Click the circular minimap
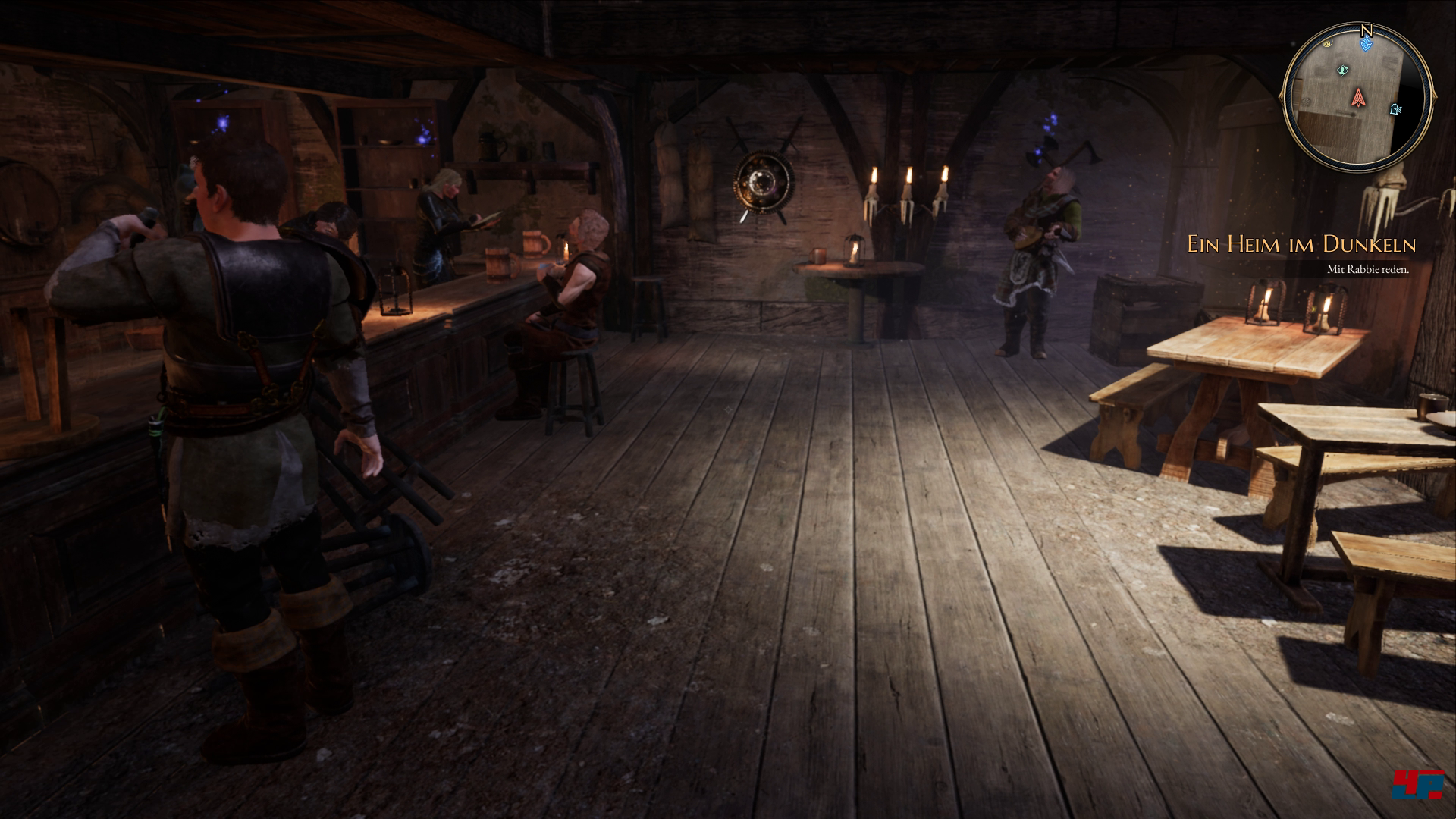Viewport: 1456px width, 819px height. tap(1357, 96)
